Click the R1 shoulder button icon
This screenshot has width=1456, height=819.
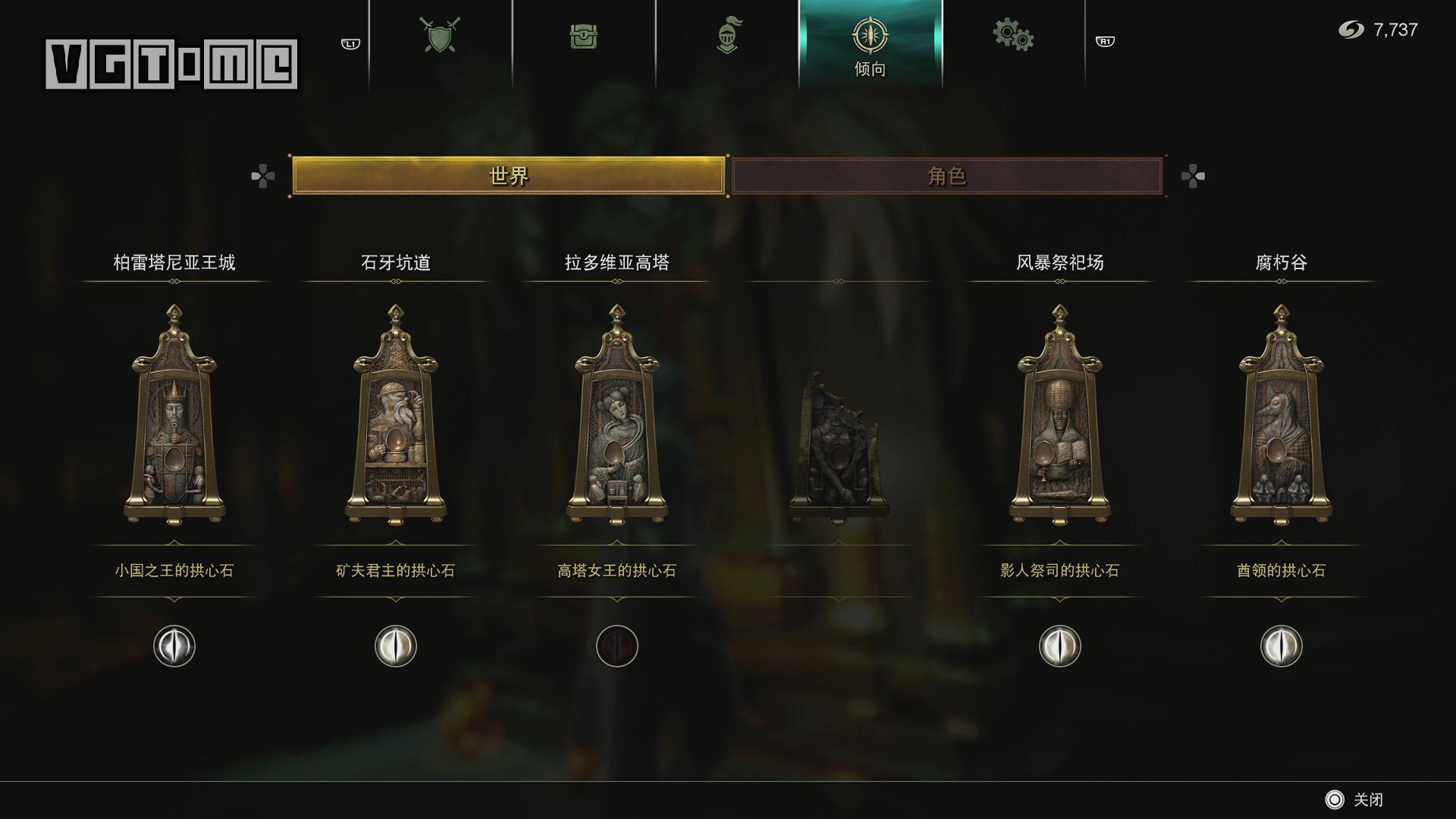pos(1103,43)
